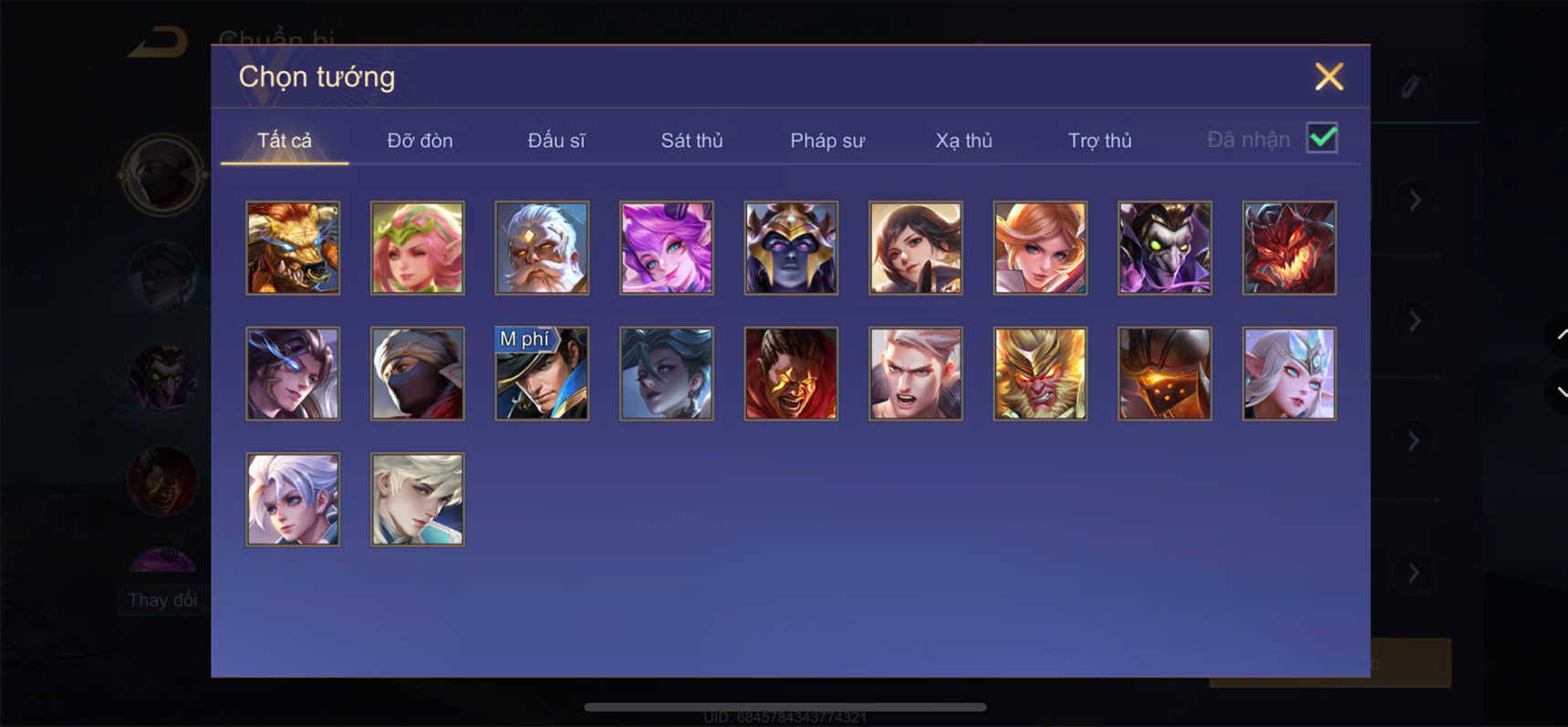
Task: Choose the purple jester hero portrait
Action: coord(1163,247)
